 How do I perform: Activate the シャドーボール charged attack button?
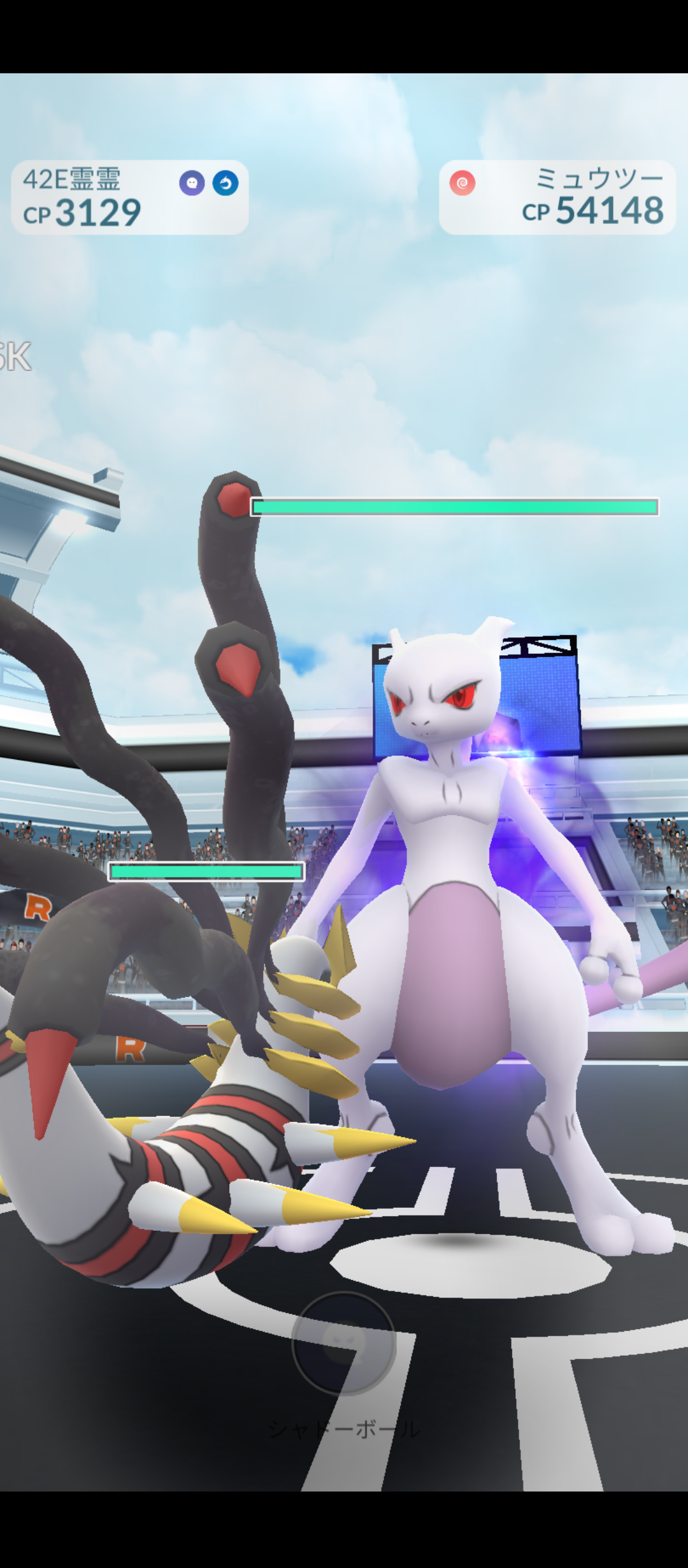[x=344, y=1342]
